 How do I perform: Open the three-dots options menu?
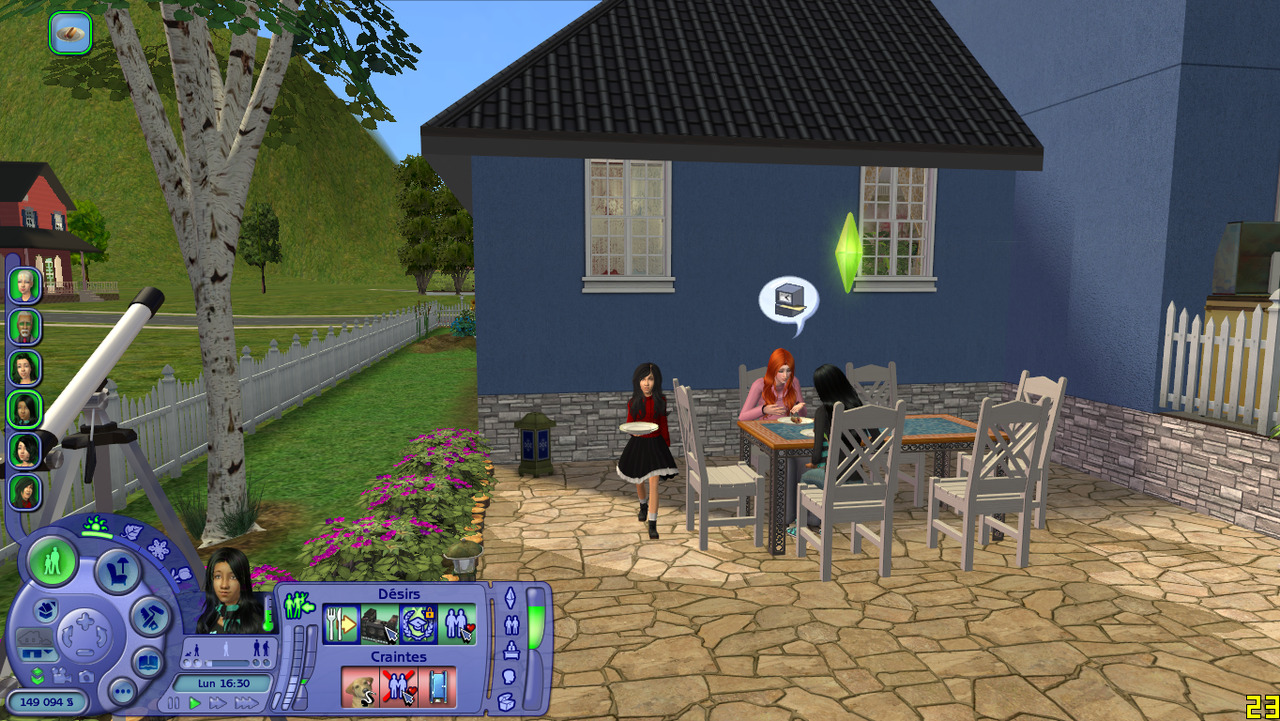(x=122, y=691)
